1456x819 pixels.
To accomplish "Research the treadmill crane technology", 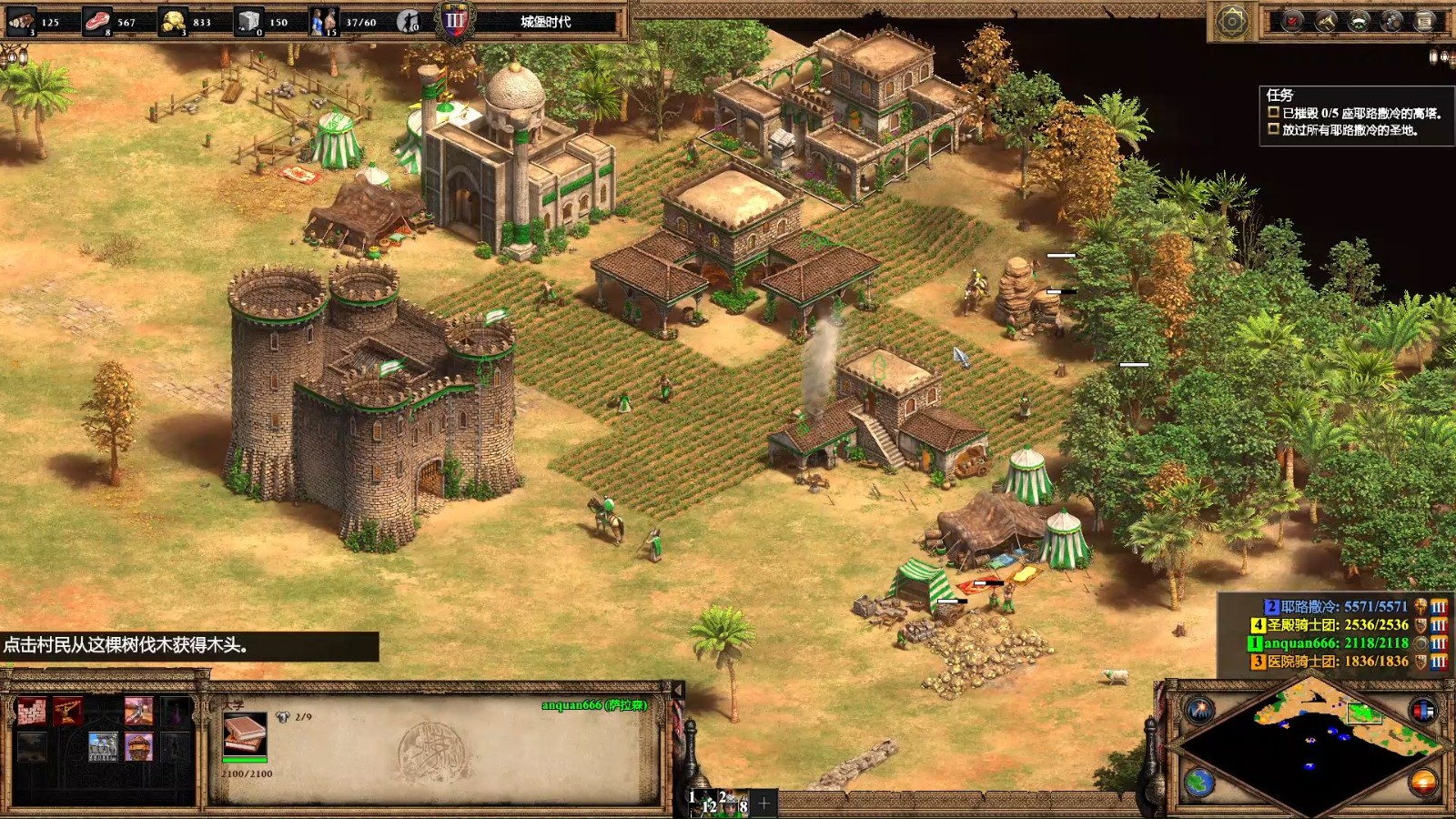I will click(67, 711).
